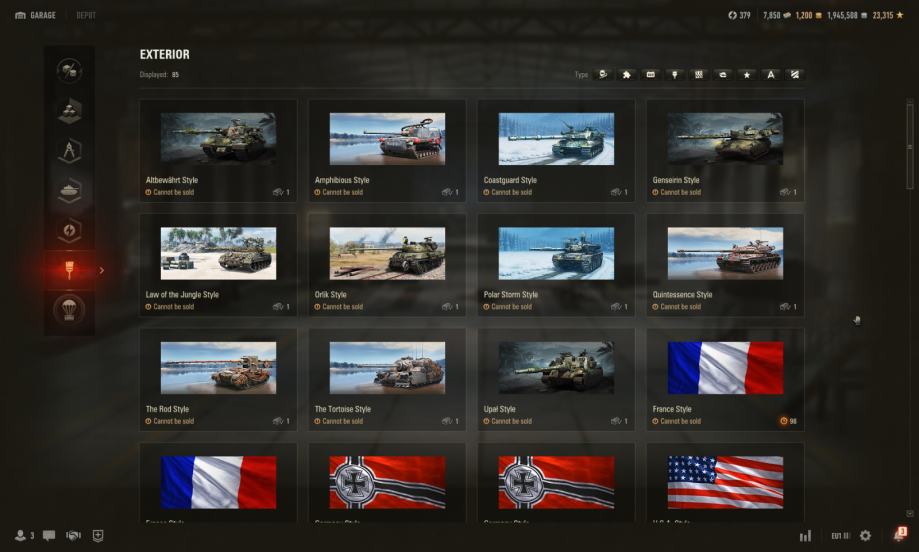Image resolution: width=919 pixels, height=552 pixels.
Task: Choose the Amphibious Style card
Action: [387, 150]
